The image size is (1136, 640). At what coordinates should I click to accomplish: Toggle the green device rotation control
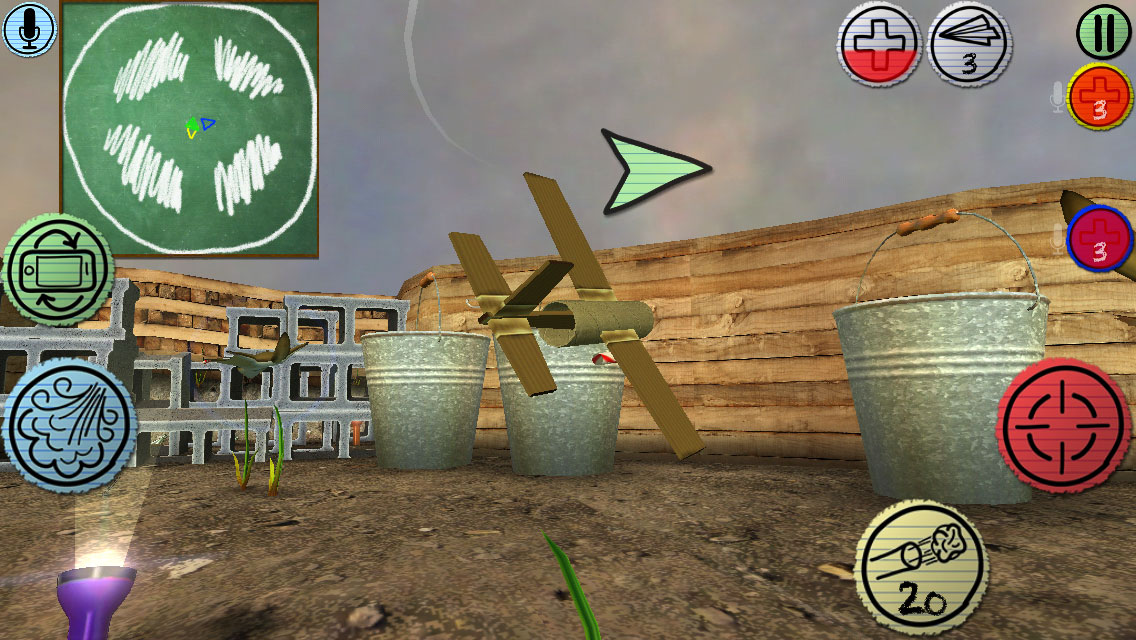57,271
